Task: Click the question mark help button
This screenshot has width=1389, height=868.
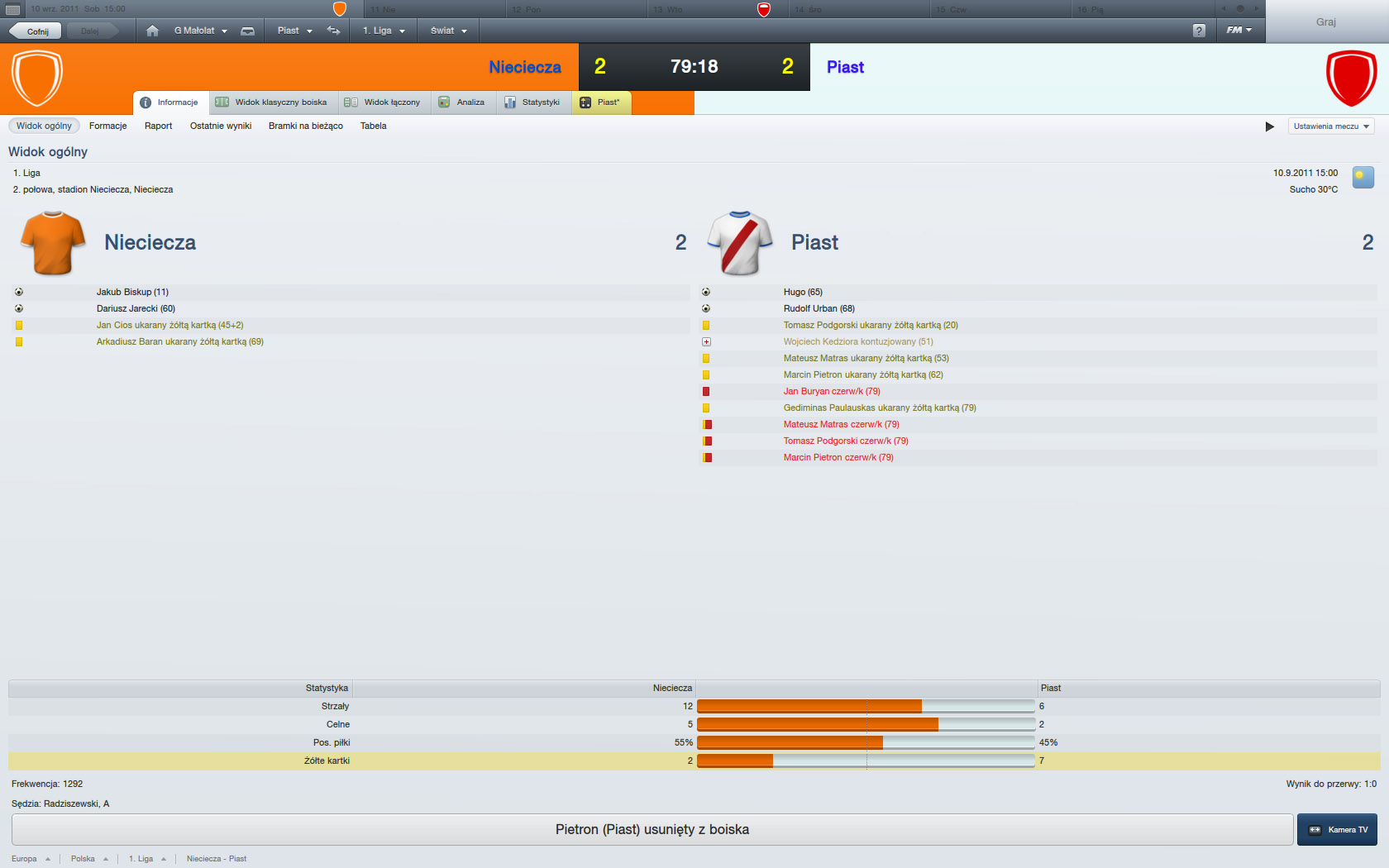Action: click(x=1199, y=31)
